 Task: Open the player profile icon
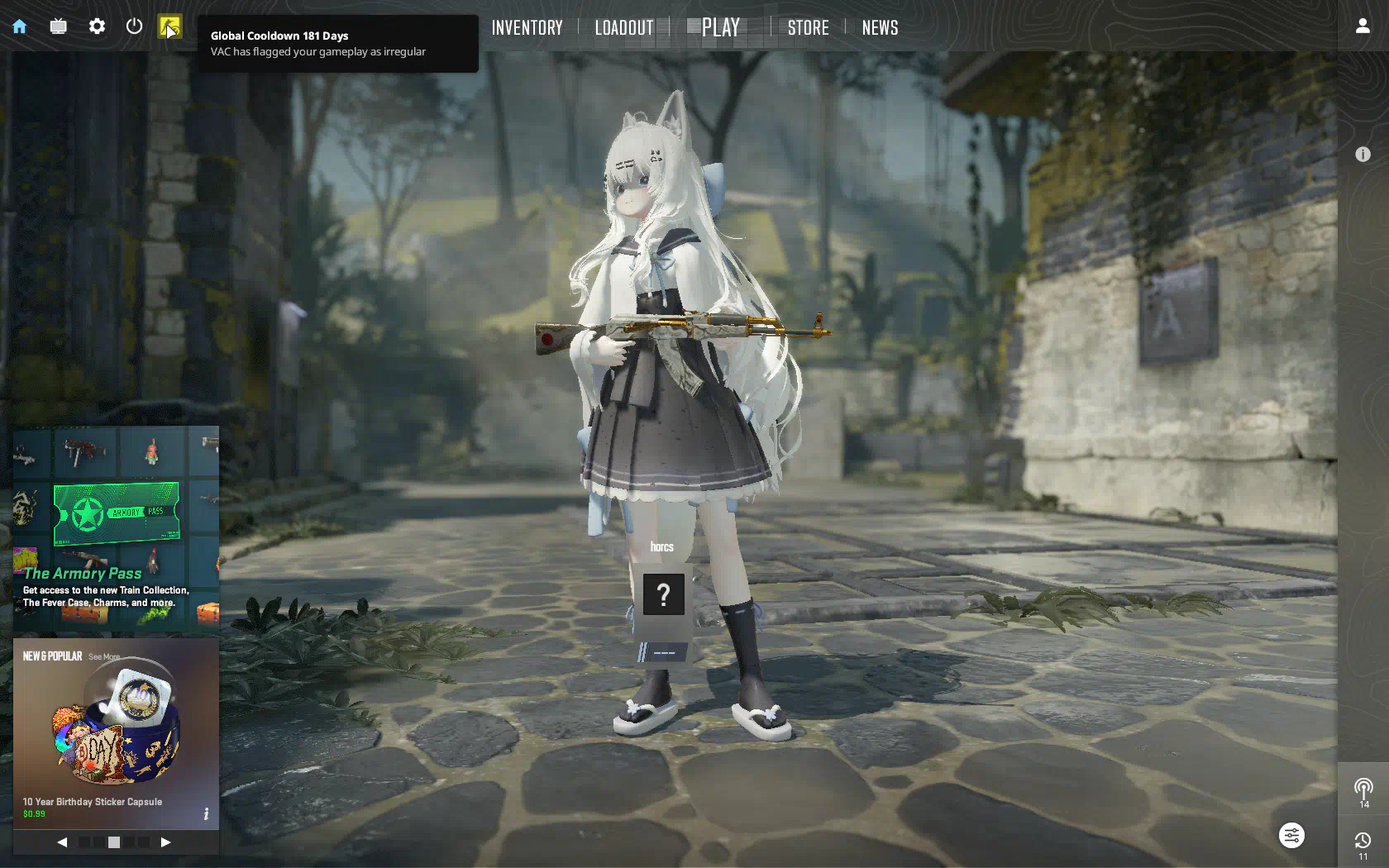click(1363, 26)
